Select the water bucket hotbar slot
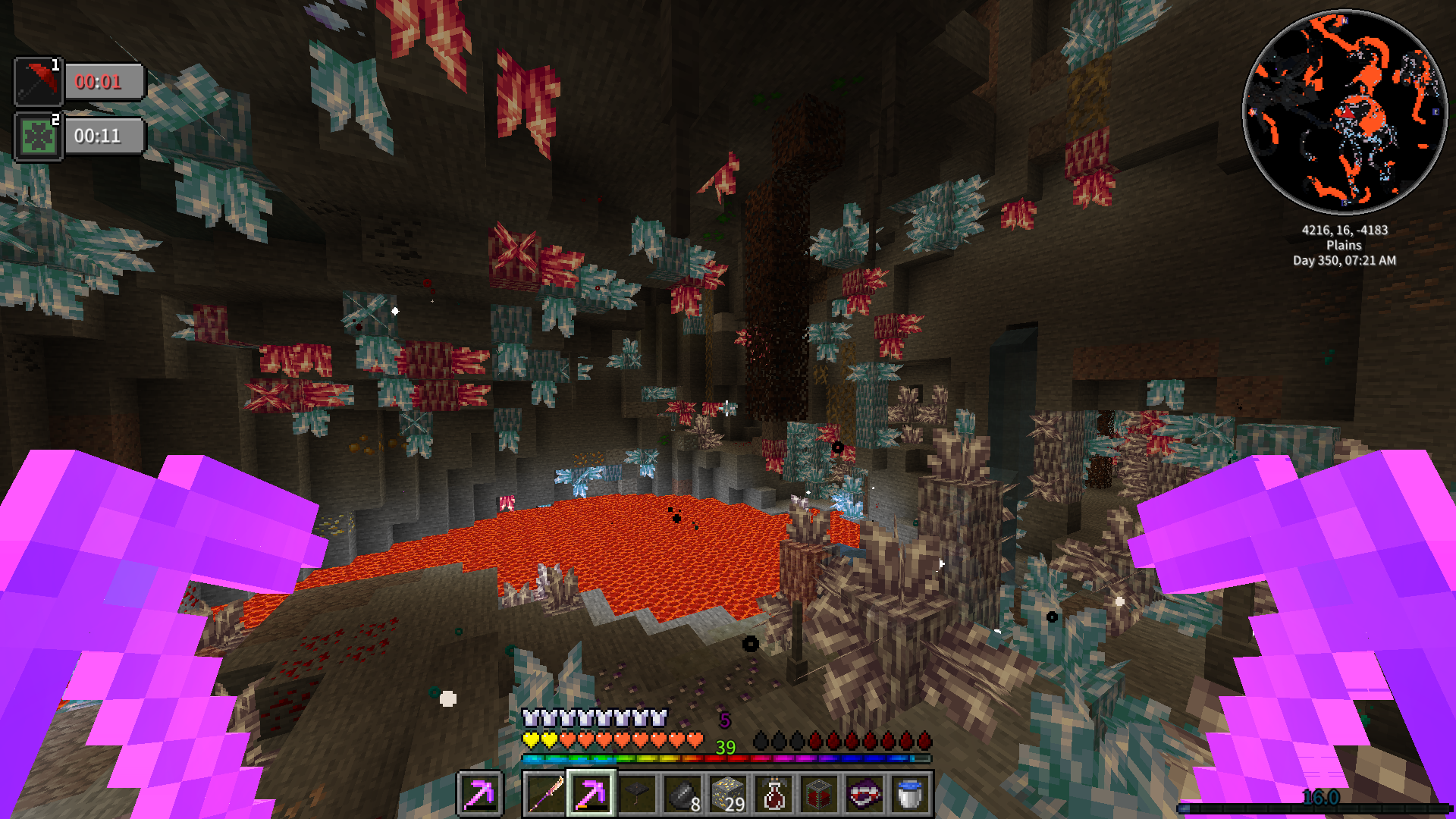 pos(910,794)
